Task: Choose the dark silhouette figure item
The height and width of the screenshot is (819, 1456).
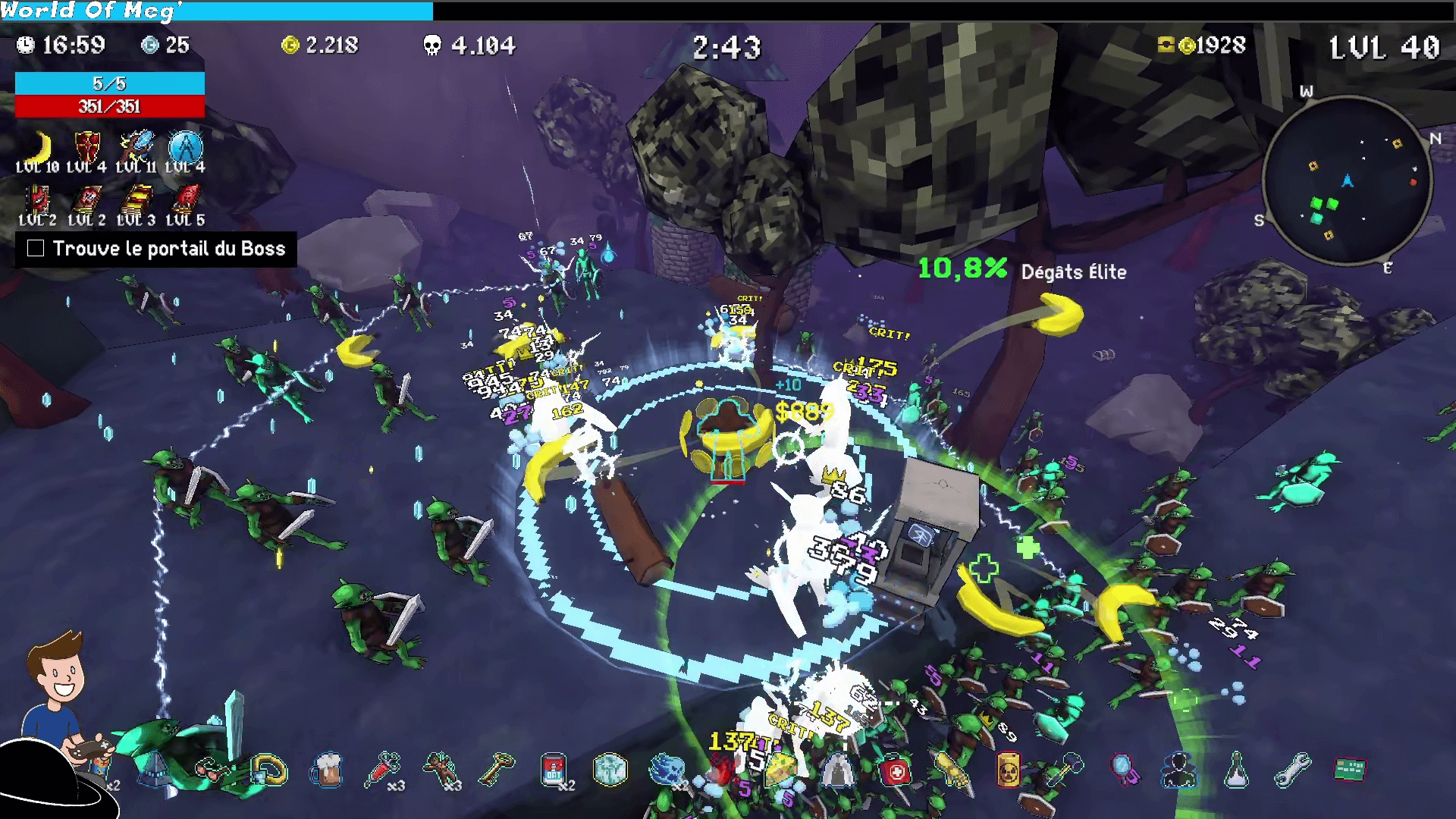Action: click(1179, 770)
